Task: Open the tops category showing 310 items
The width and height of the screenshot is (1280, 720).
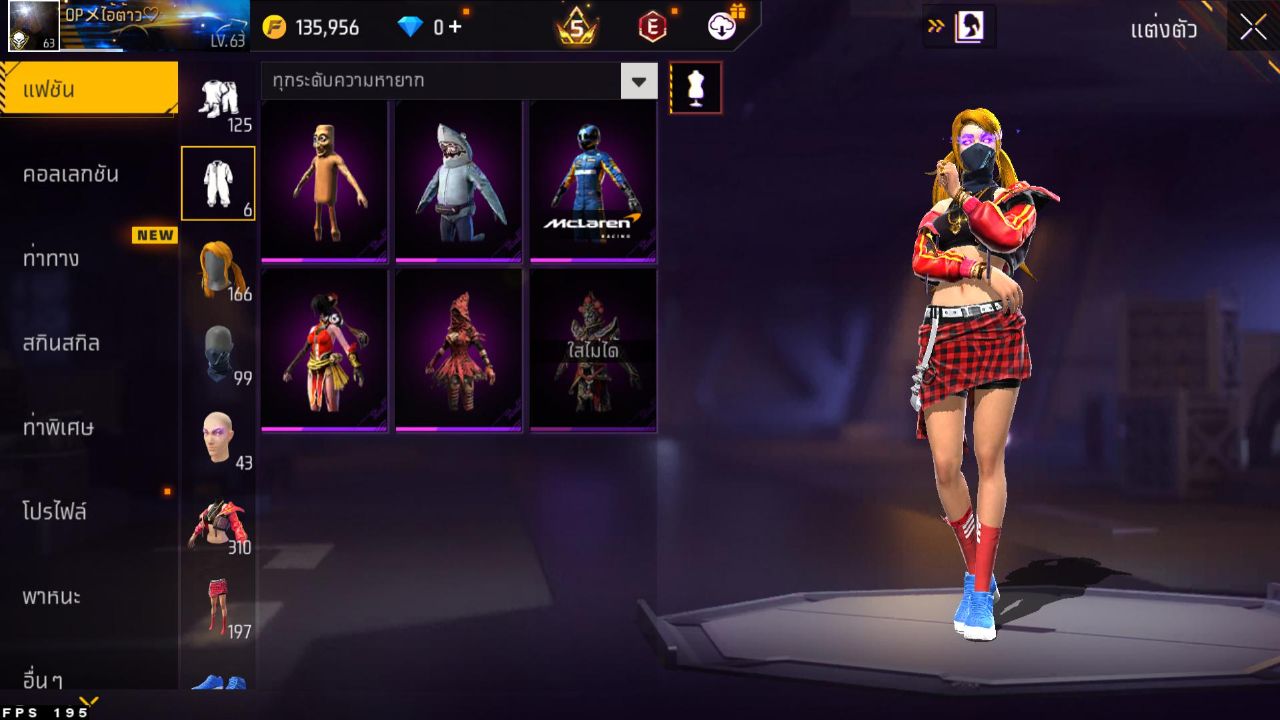Action: (x=218, y=520)
